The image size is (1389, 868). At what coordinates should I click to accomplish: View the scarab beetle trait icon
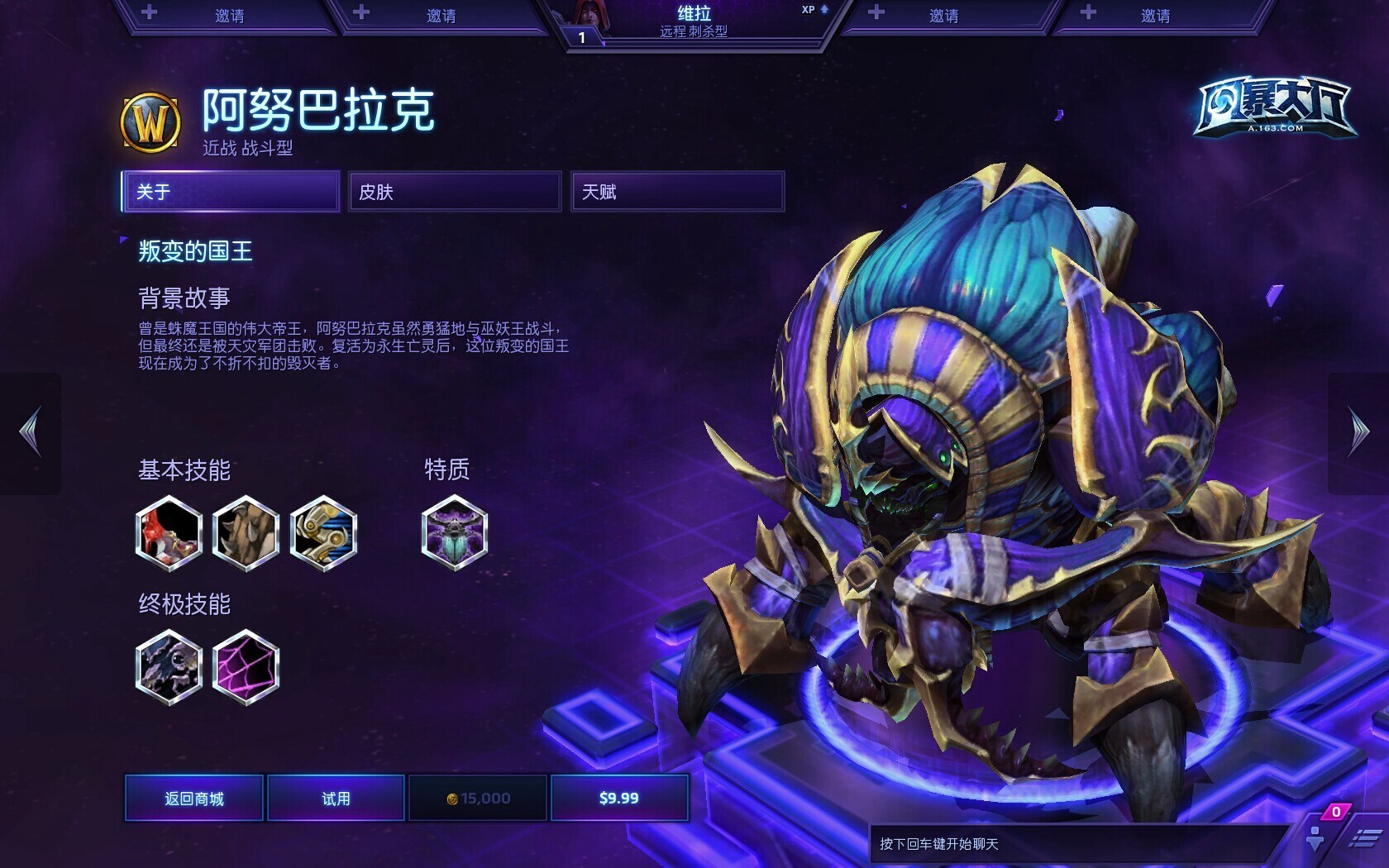click(454, 533)
